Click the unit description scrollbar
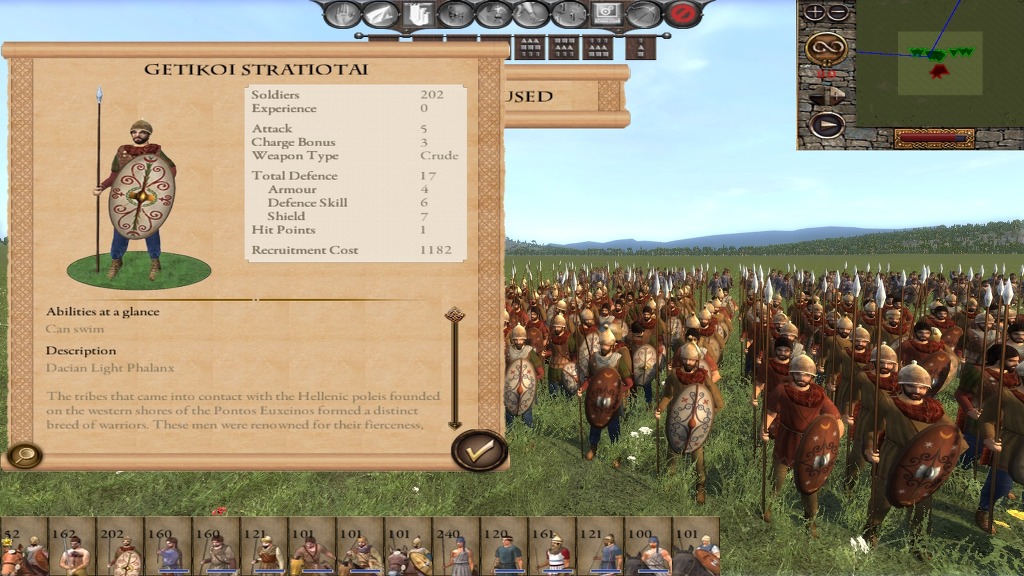 [x=455, y=368]
